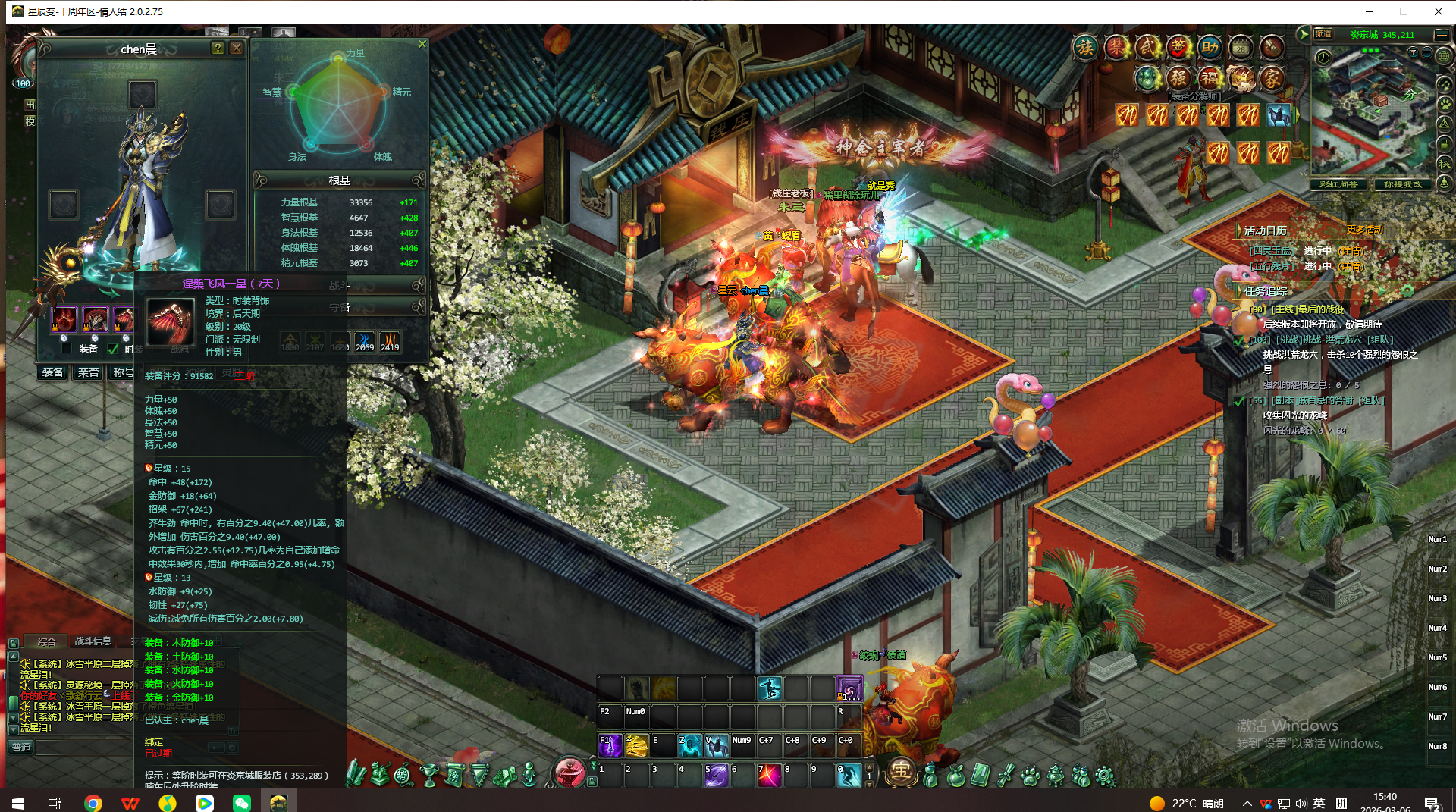Open the 你提我改 feedback button
The image size is (1456, 812).
[x=1403, y=184]
